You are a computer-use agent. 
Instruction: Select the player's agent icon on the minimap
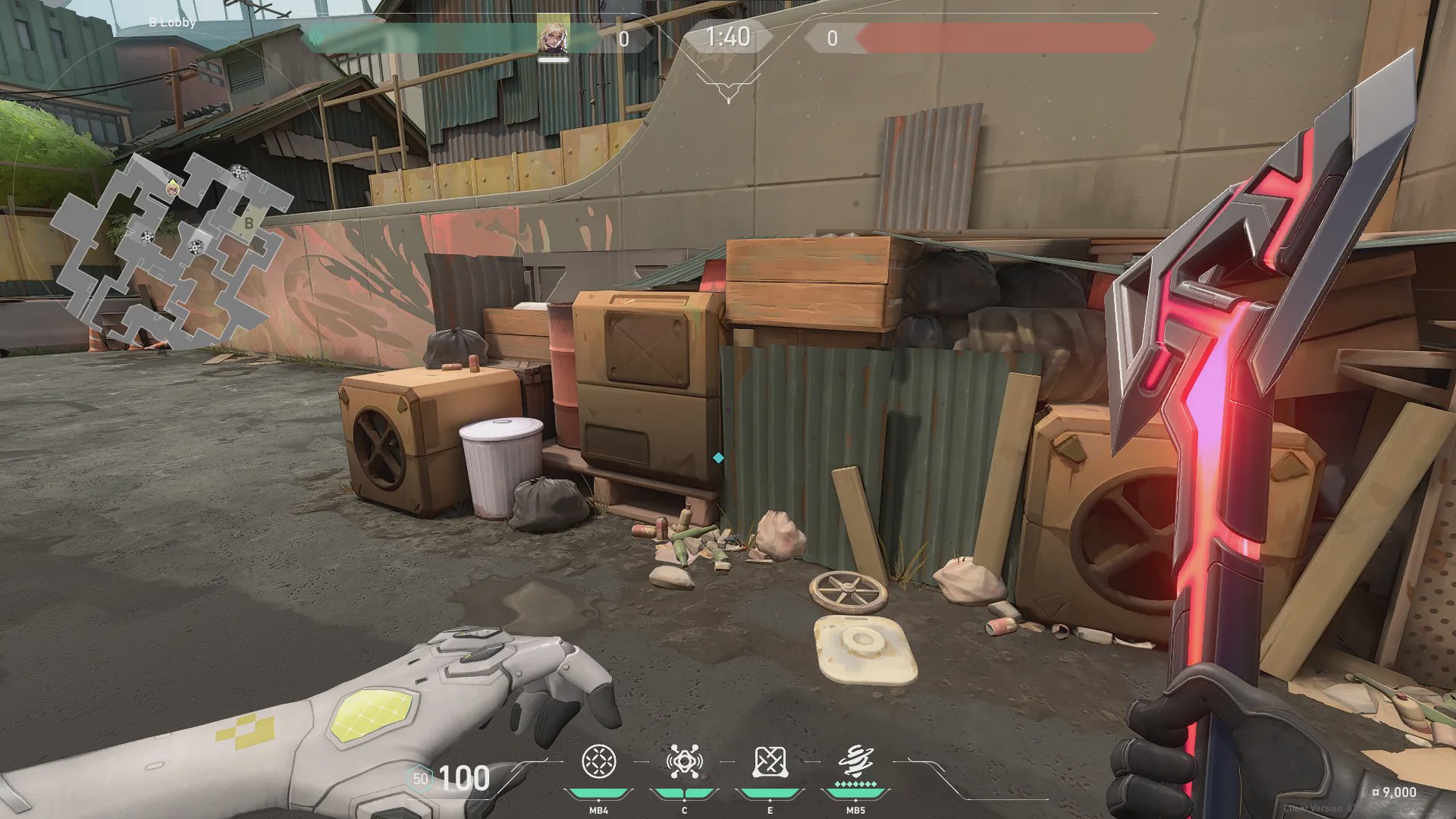pyautogui.click(x=173, y=187)
